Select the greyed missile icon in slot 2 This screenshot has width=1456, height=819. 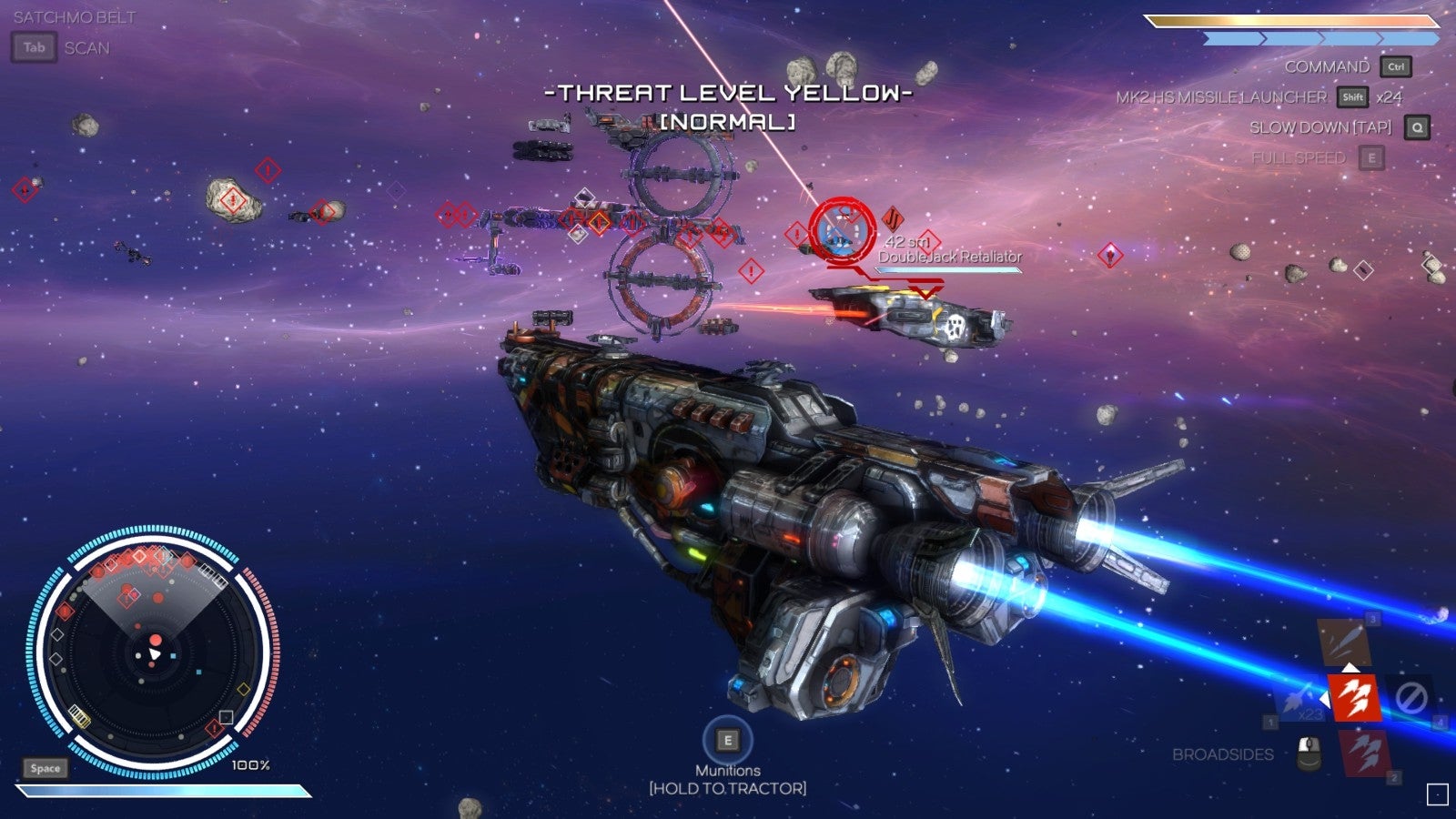click(x=1365, y=752)
